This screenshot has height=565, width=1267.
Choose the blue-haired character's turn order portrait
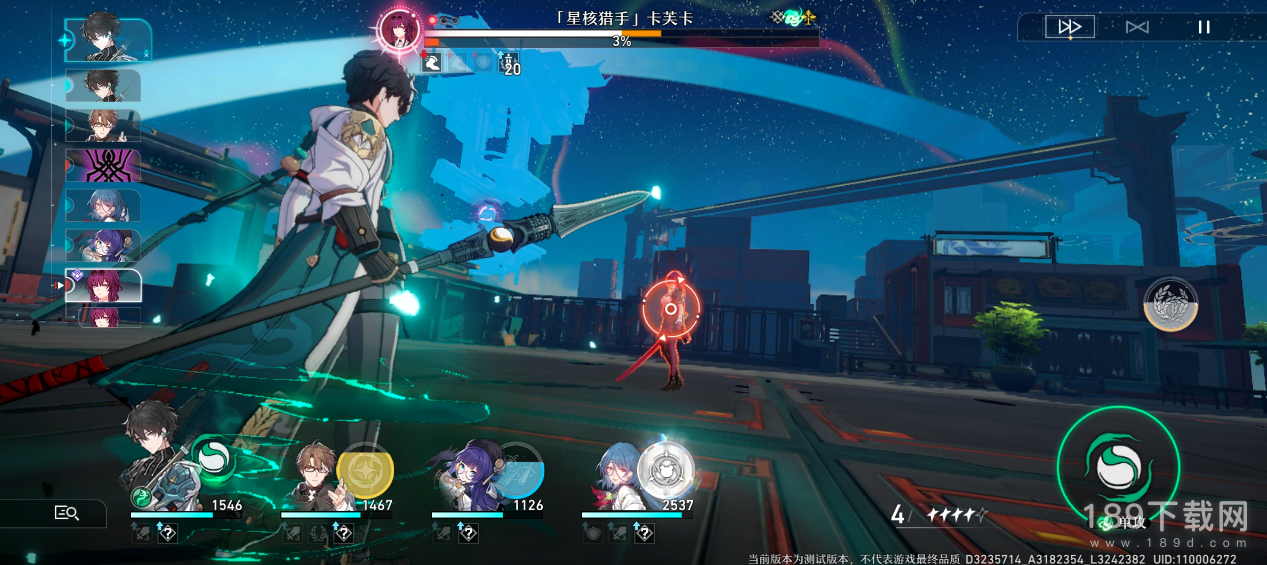click(103, 206)
